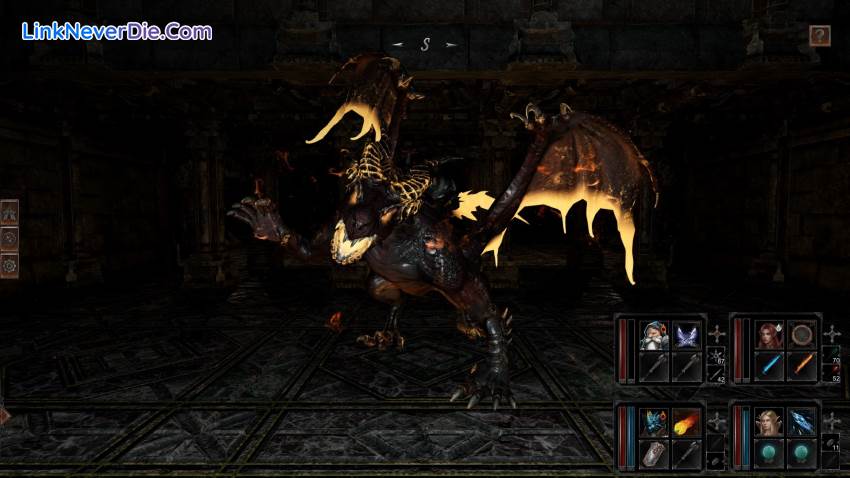Use the silver tower shield slot
The image size is (850, 478).
pyautogui.click(x=654, y=453)
